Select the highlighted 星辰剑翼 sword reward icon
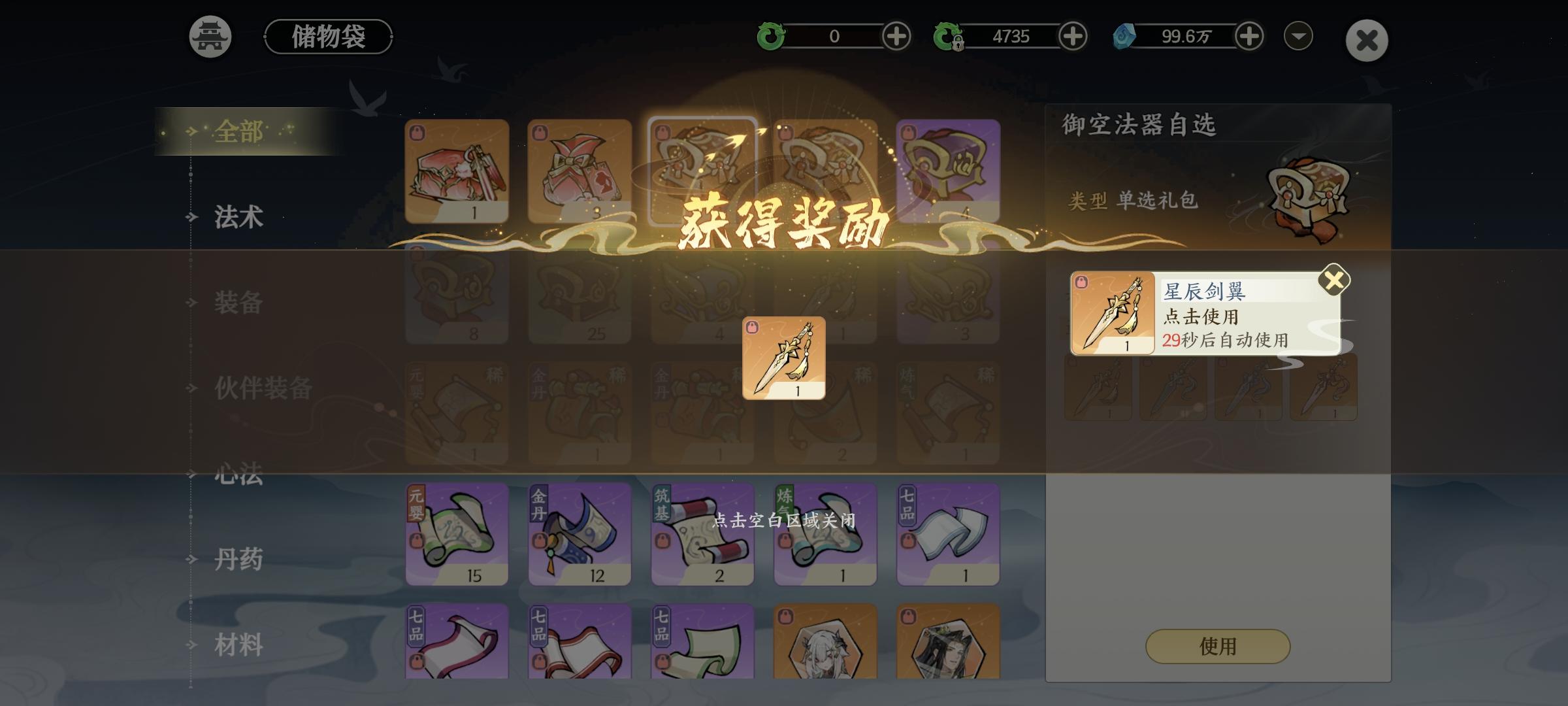The image size is (1568, 706). click(783, 358)
